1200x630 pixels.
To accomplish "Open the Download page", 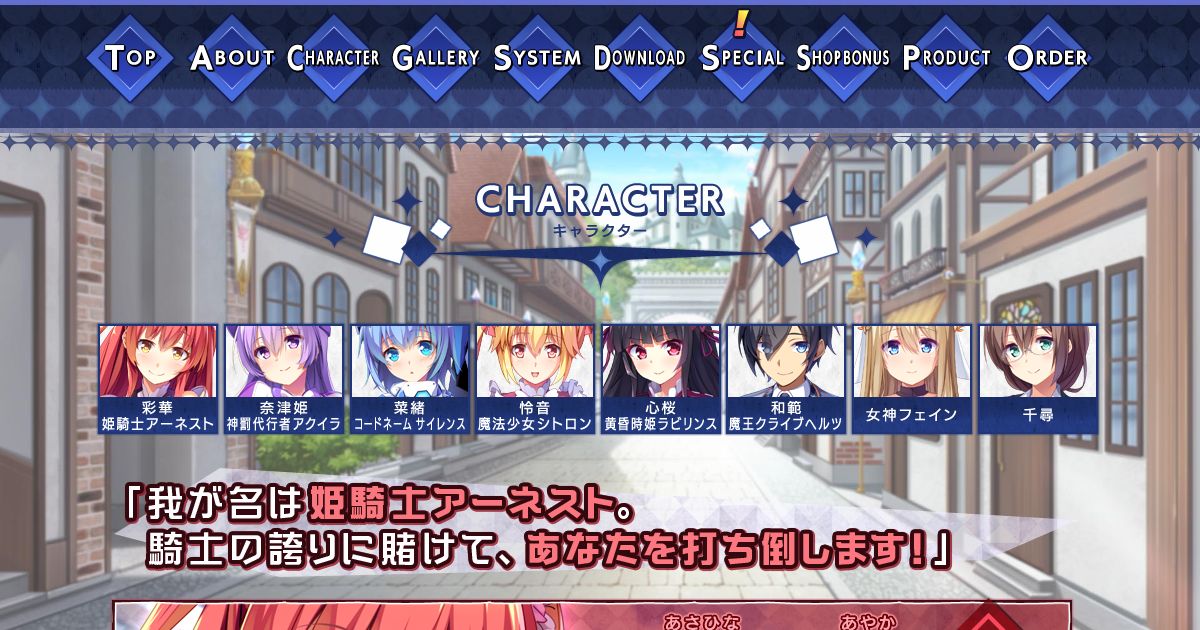I will pos(640,57).
